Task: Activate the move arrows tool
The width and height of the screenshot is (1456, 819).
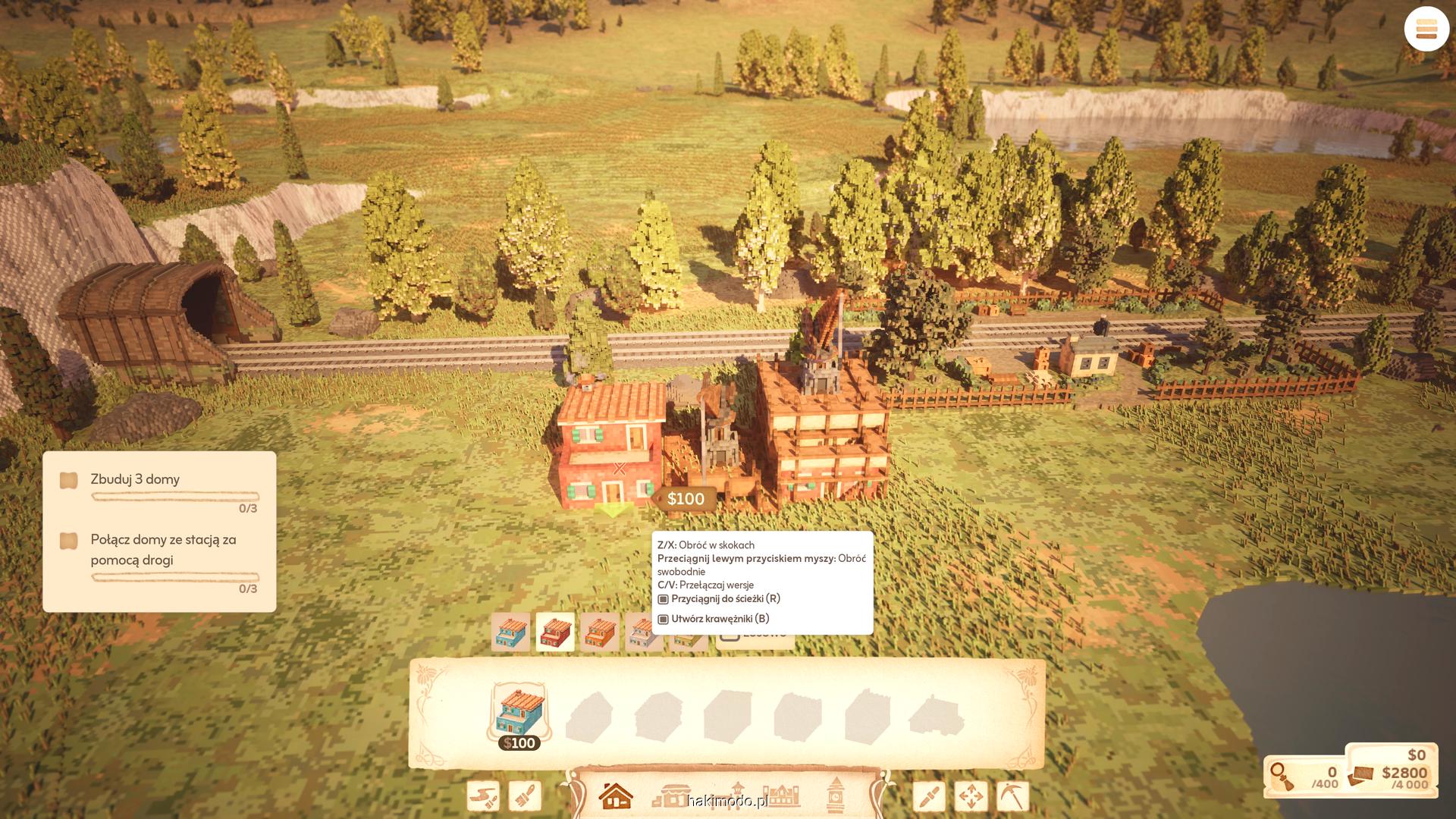Action: [971, 796]
